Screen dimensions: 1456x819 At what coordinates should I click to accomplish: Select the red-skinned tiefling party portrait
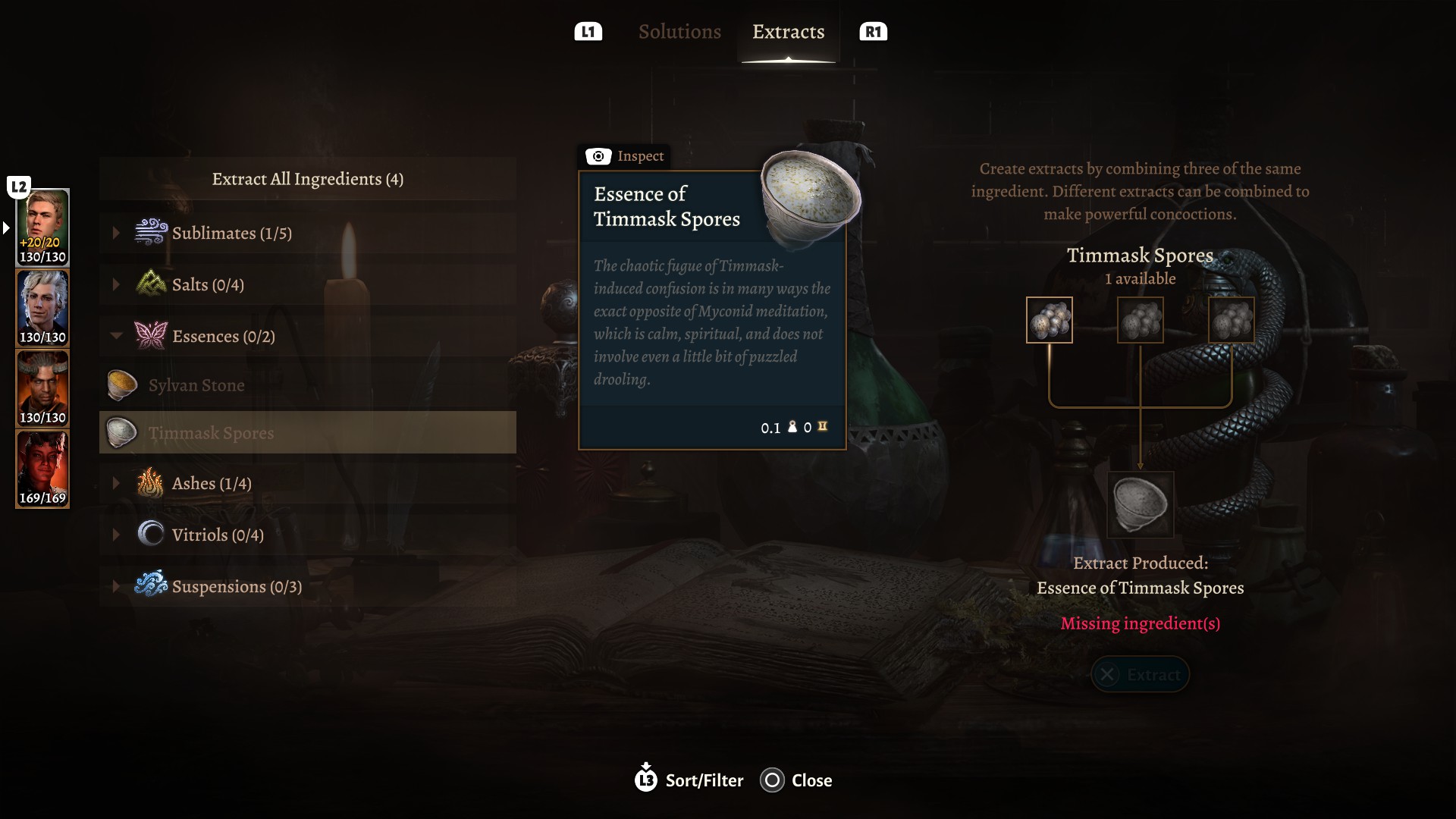click(x=42, y=469)
